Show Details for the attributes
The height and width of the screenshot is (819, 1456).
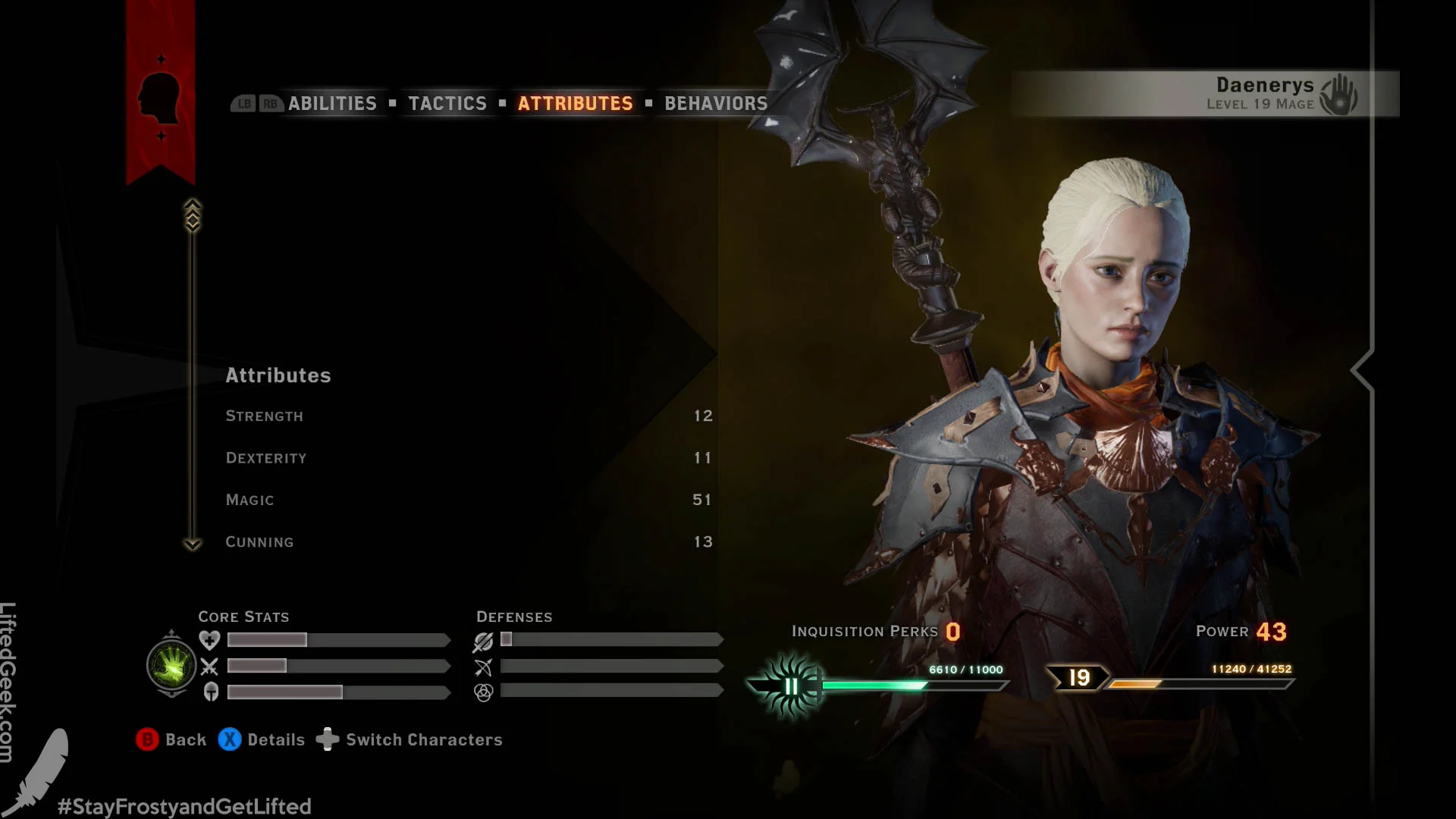tap(262, 739)
